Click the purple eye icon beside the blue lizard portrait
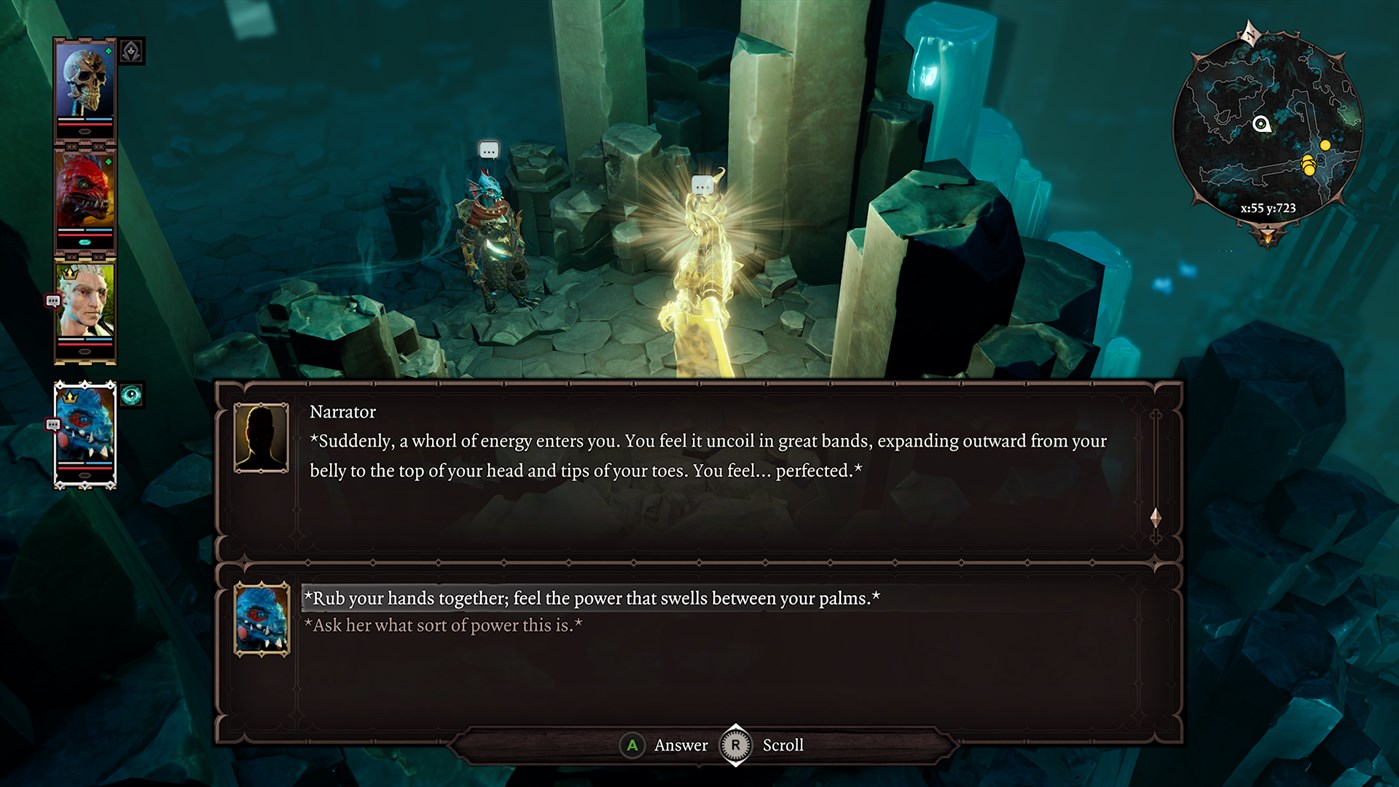This screenshot has height=787, width=1399. pyautogui.click(x=132, y=395)
